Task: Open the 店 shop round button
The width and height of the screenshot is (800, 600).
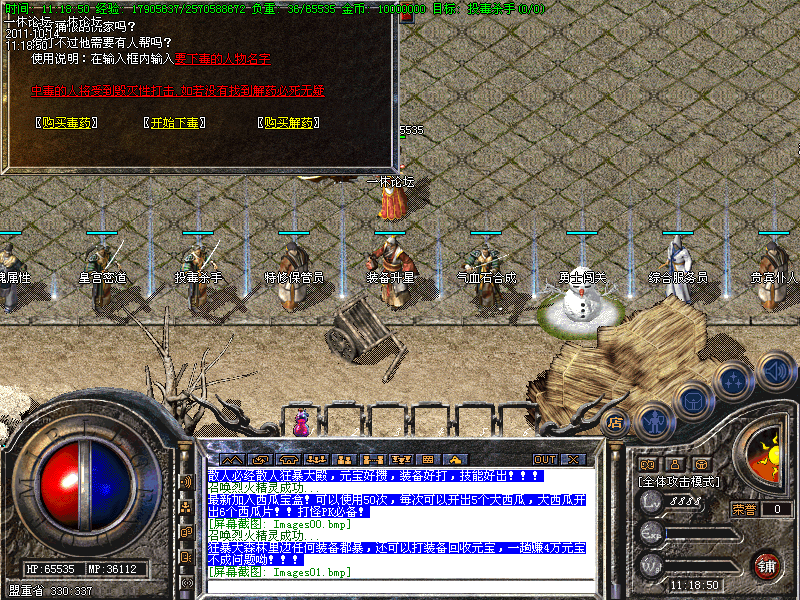Action: (x=617, y=421)
